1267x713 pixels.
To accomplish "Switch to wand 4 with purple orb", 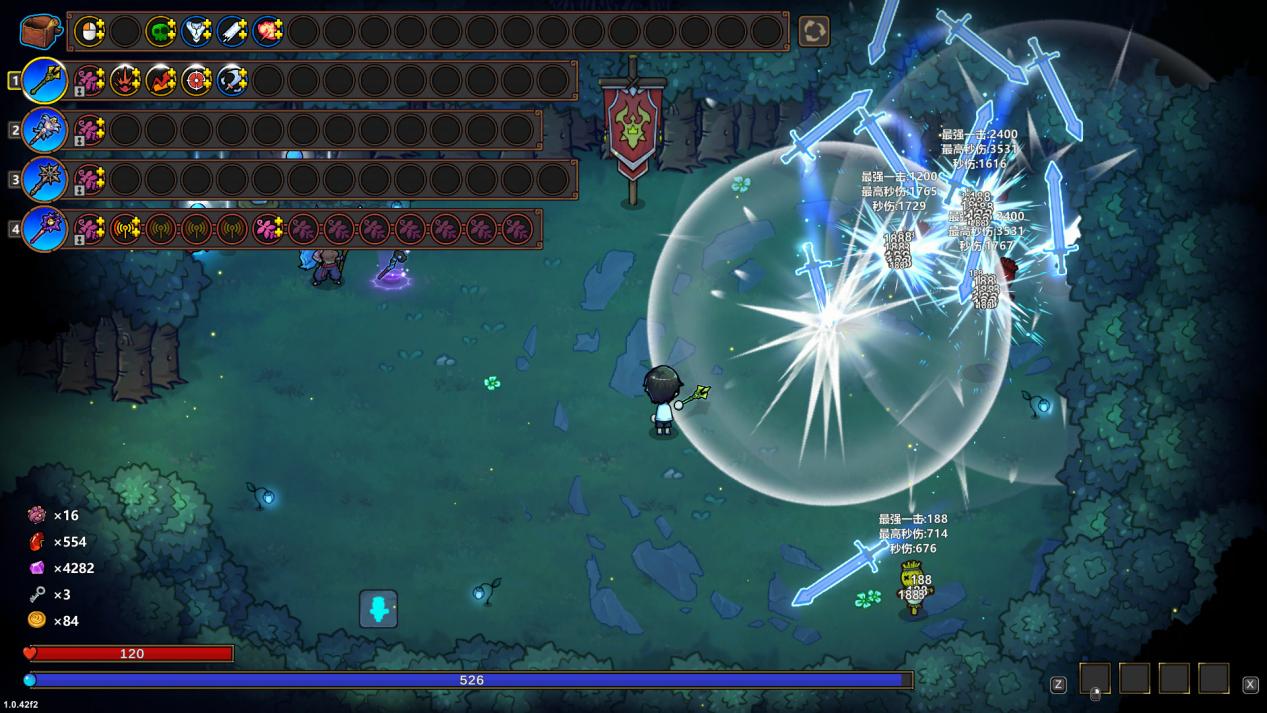I will point(45,229).
